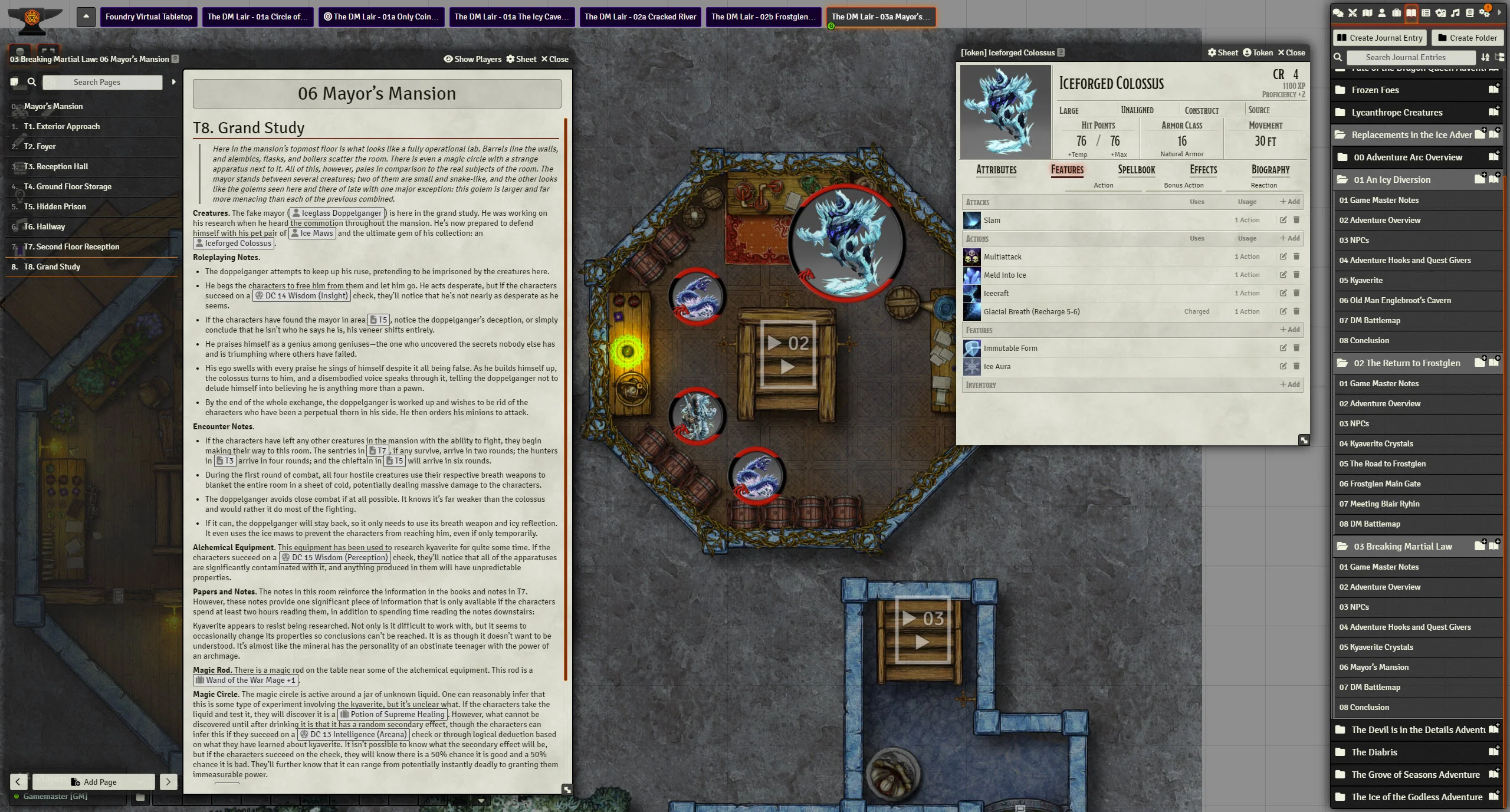Show the Biography tab

click(1270, 170)
